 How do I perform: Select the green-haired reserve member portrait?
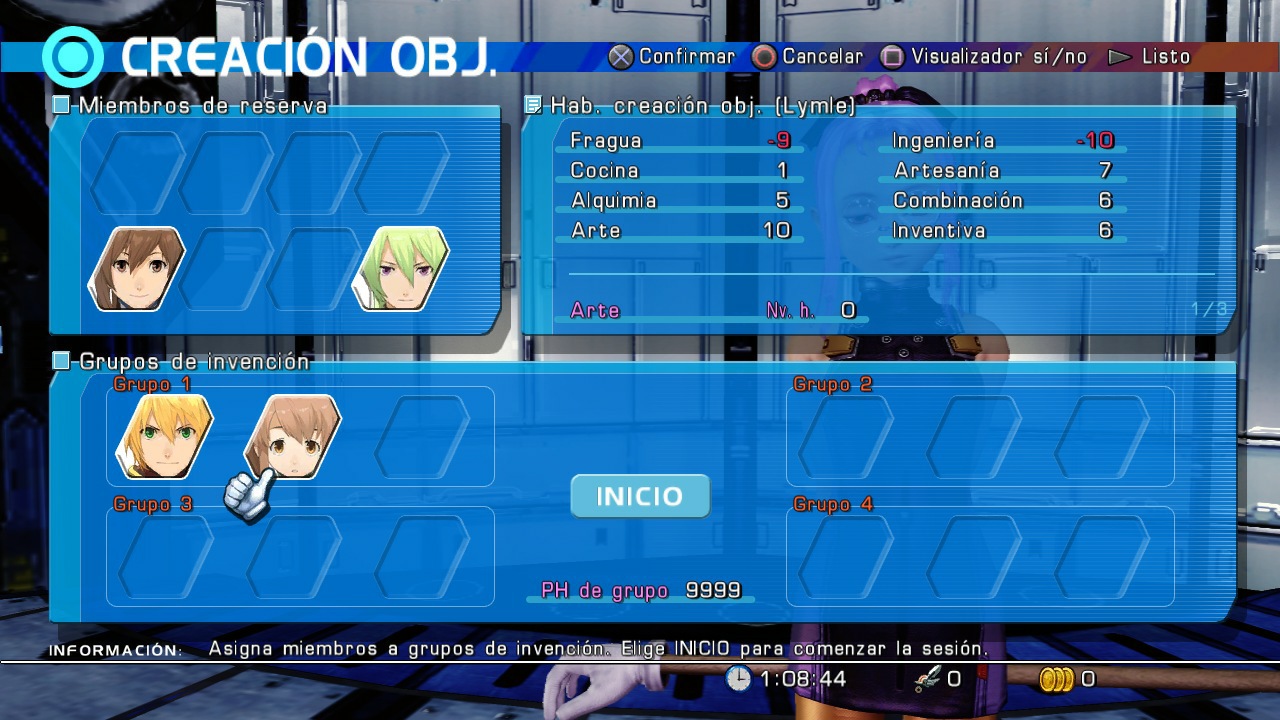(x=399, y=268)
